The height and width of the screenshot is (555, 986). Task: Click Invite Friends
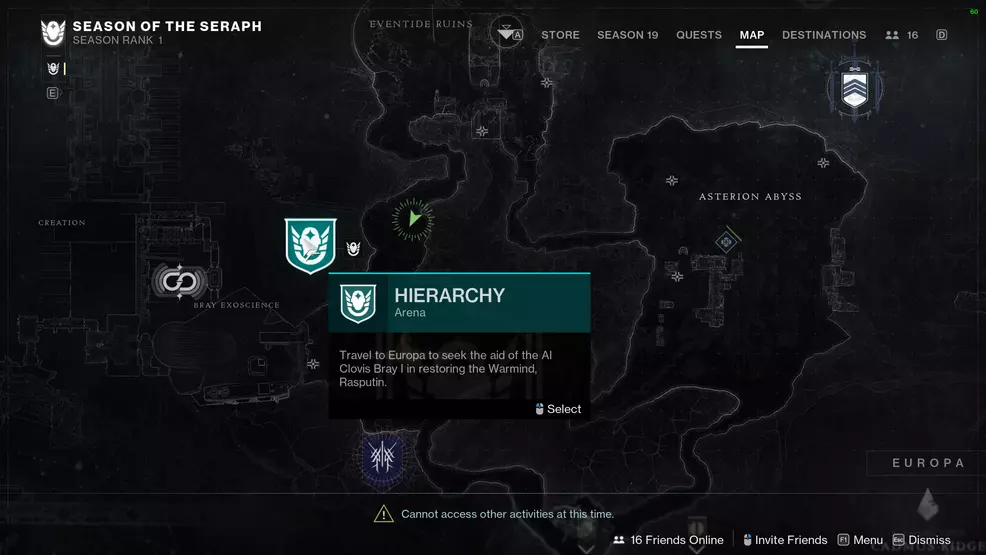pyautogui.click(x=783, y=540)
